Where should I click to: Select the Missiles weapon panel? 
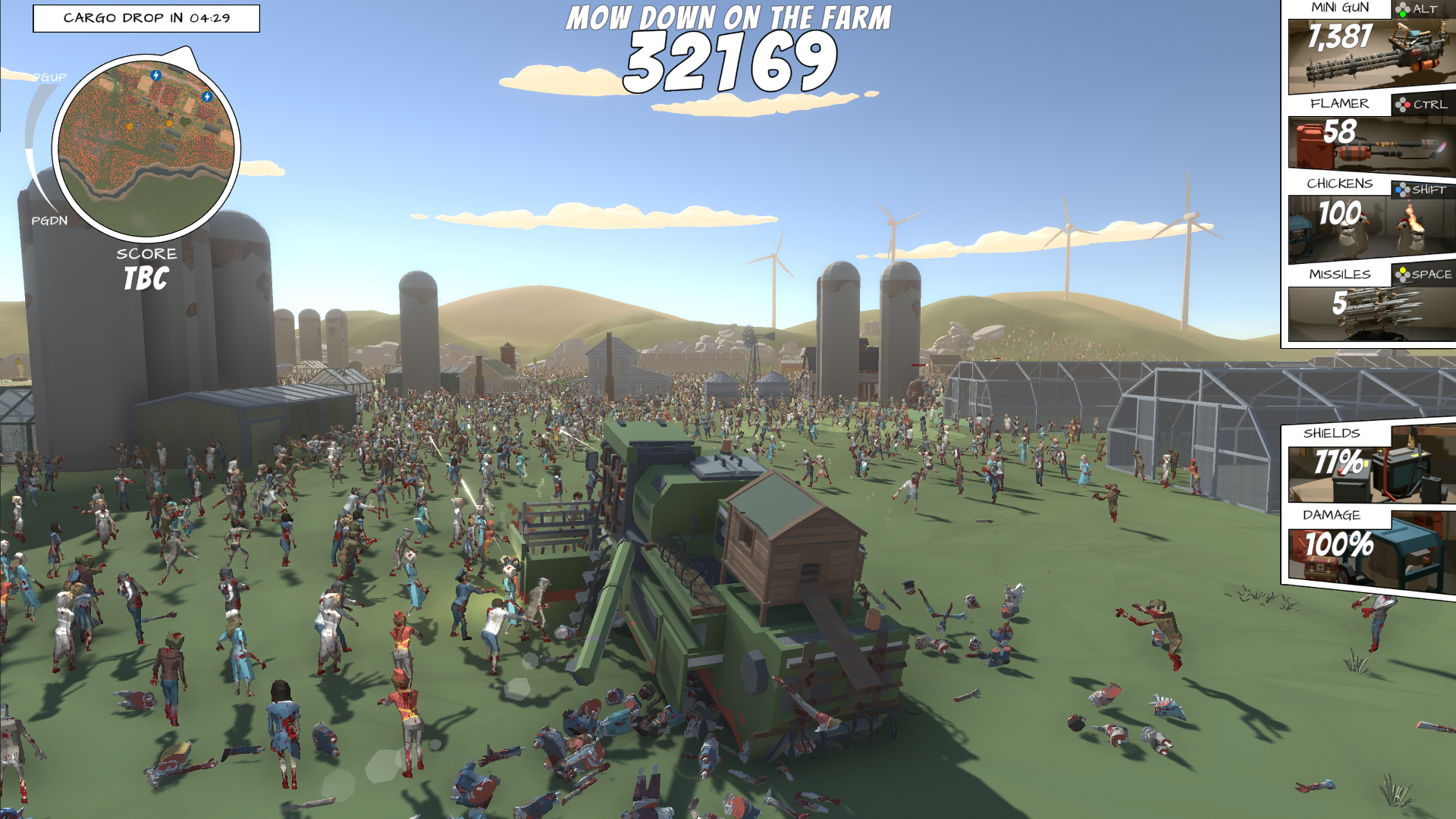pos(1371,312)
